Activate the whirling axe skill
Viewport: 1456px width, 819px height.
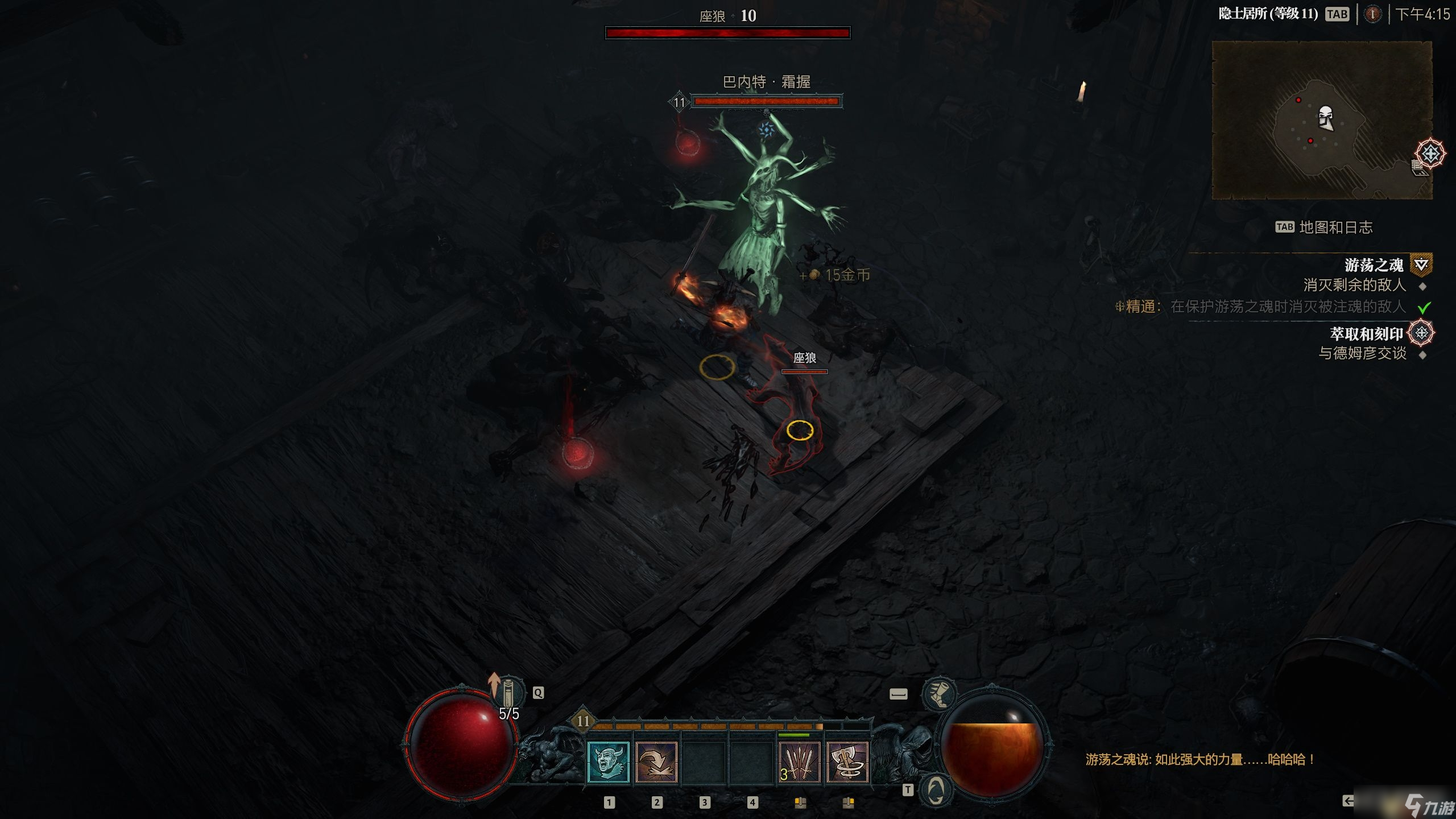847,763
